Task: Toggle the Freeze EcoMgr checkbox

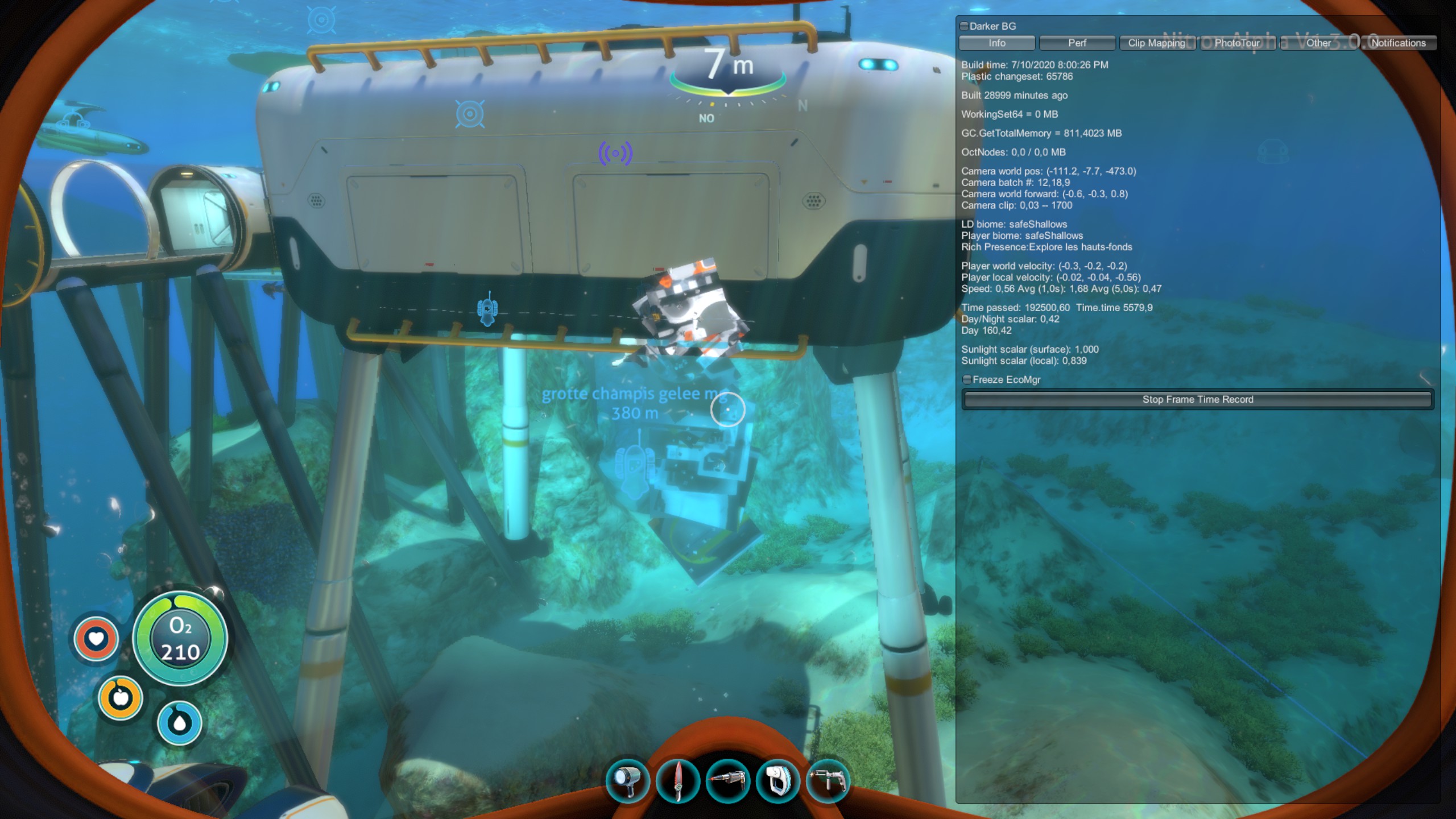Action: pos(967,379)
